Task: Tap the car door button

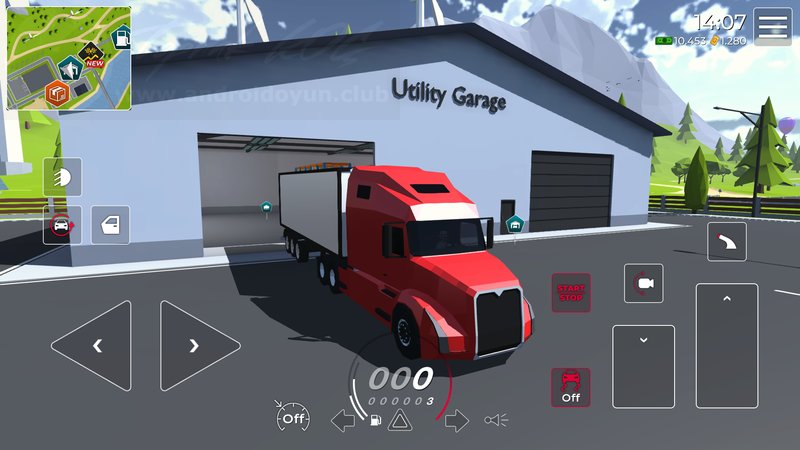Action: click(x=110, y=225)
